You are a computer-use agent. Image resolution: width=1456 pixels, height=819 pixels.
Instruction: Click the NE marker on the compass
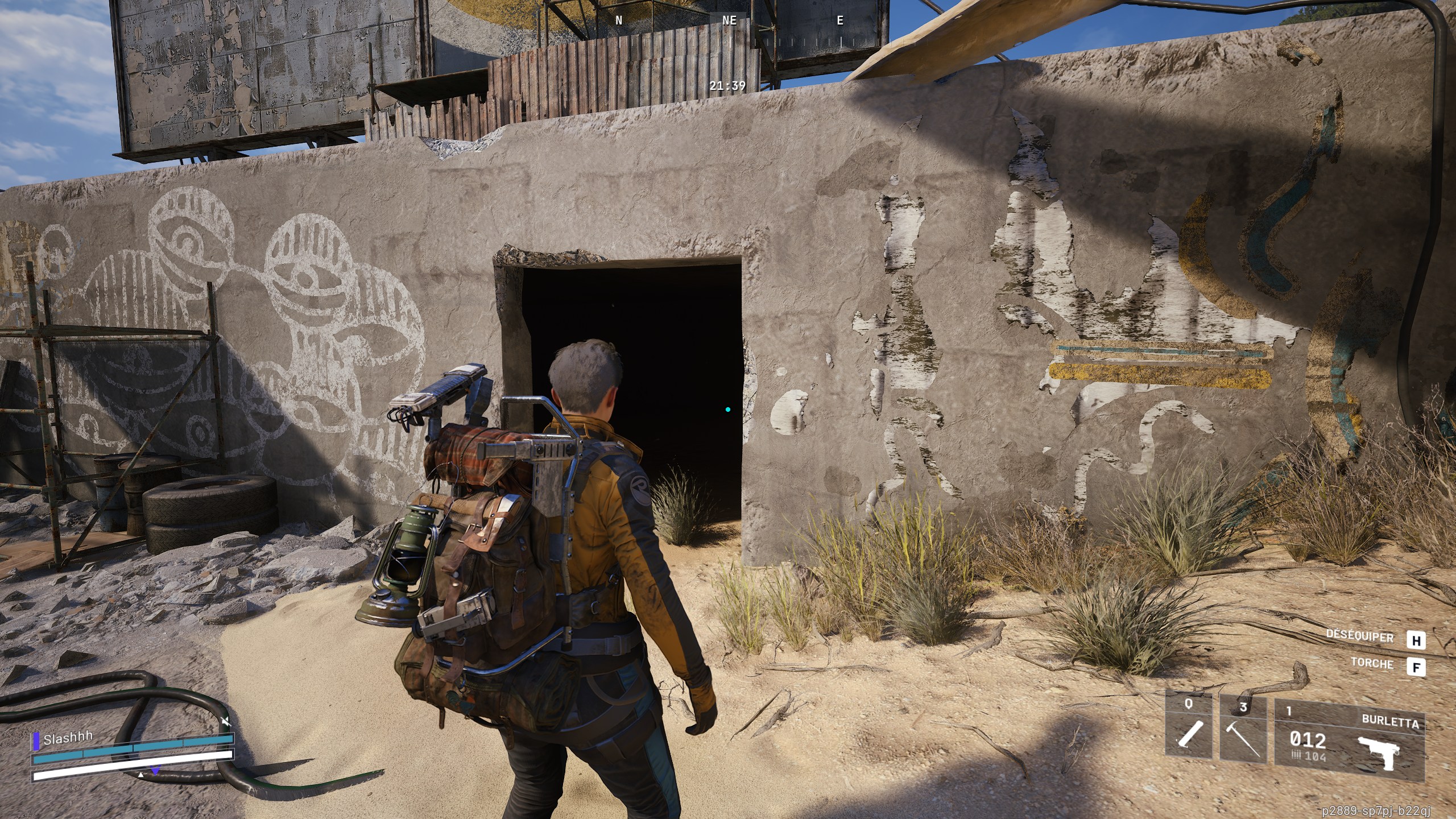(730, 22)
